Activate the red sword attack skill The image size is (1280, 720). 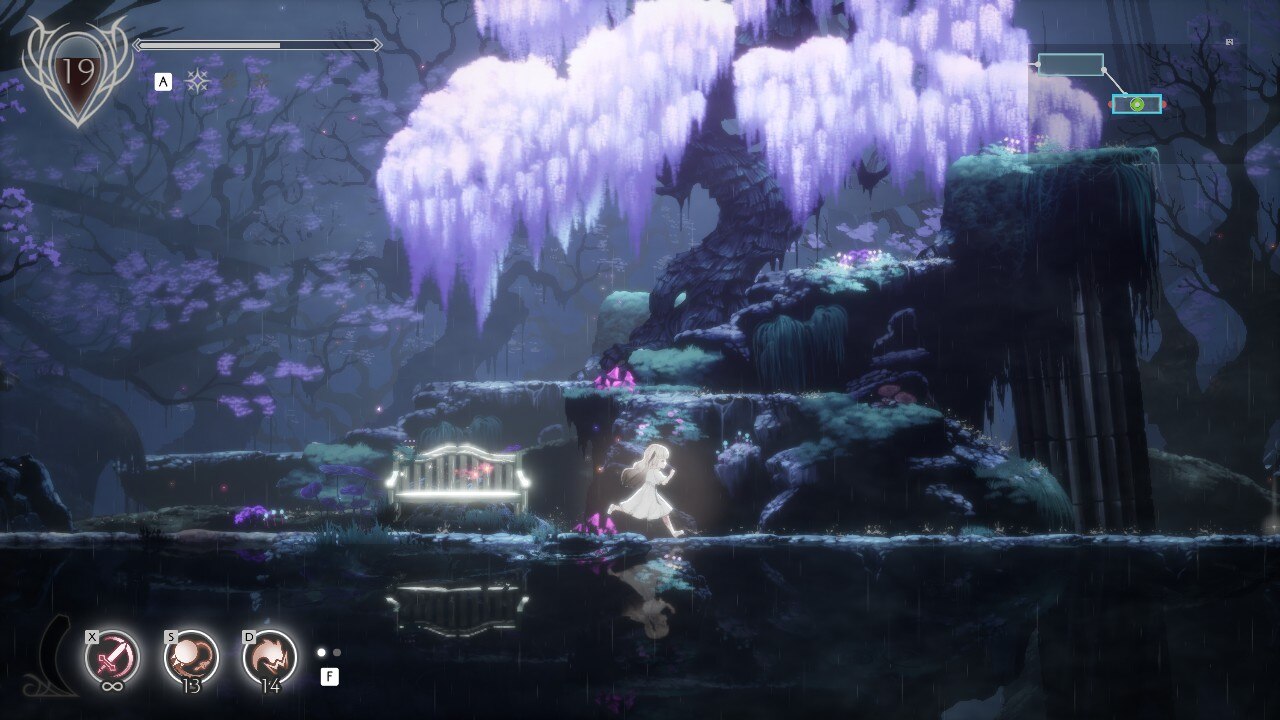click(x=112, y=656)
